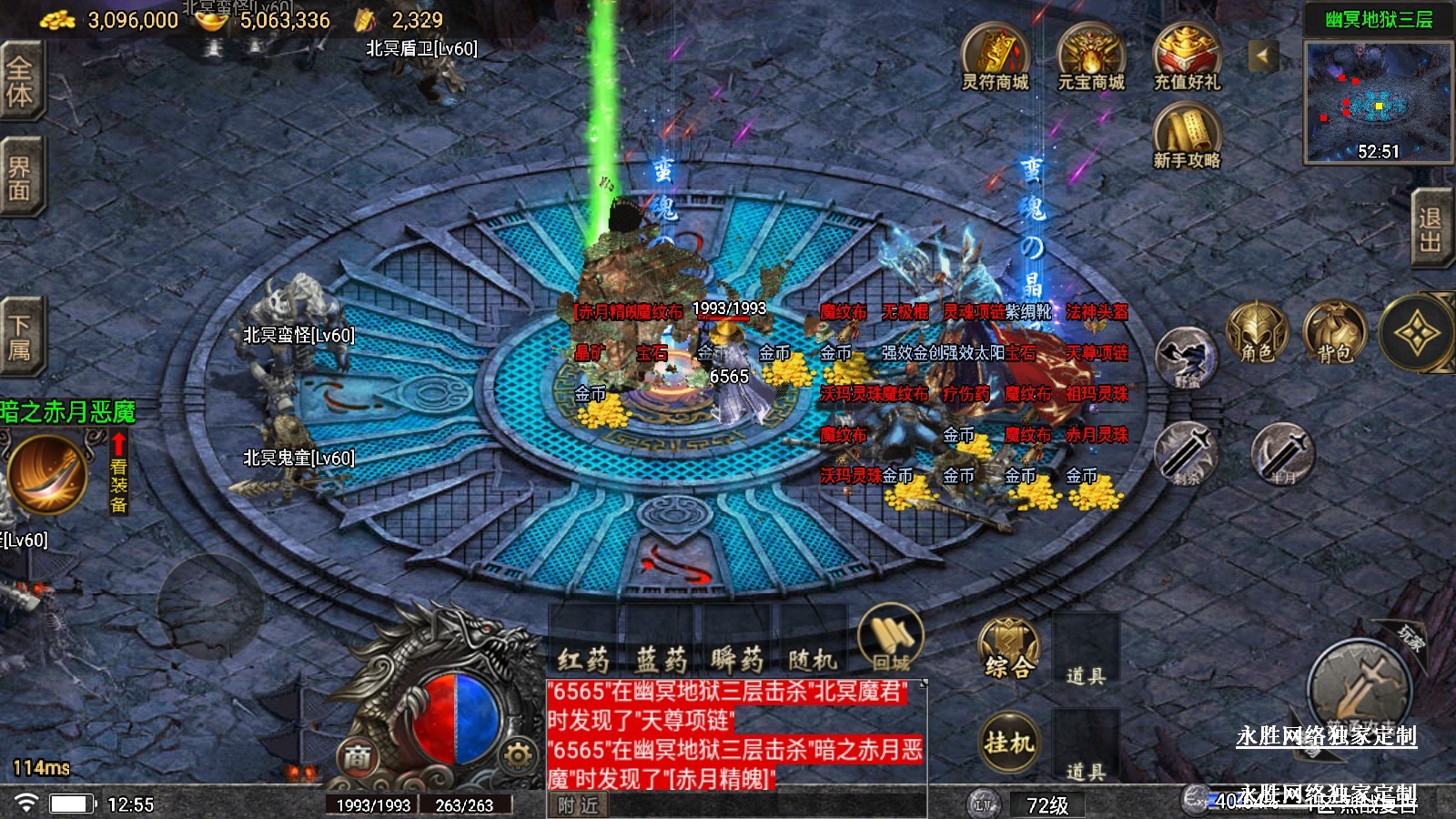1456x819 pixels.
Task: Select the 界面 side tab
Action: (20, 177)
